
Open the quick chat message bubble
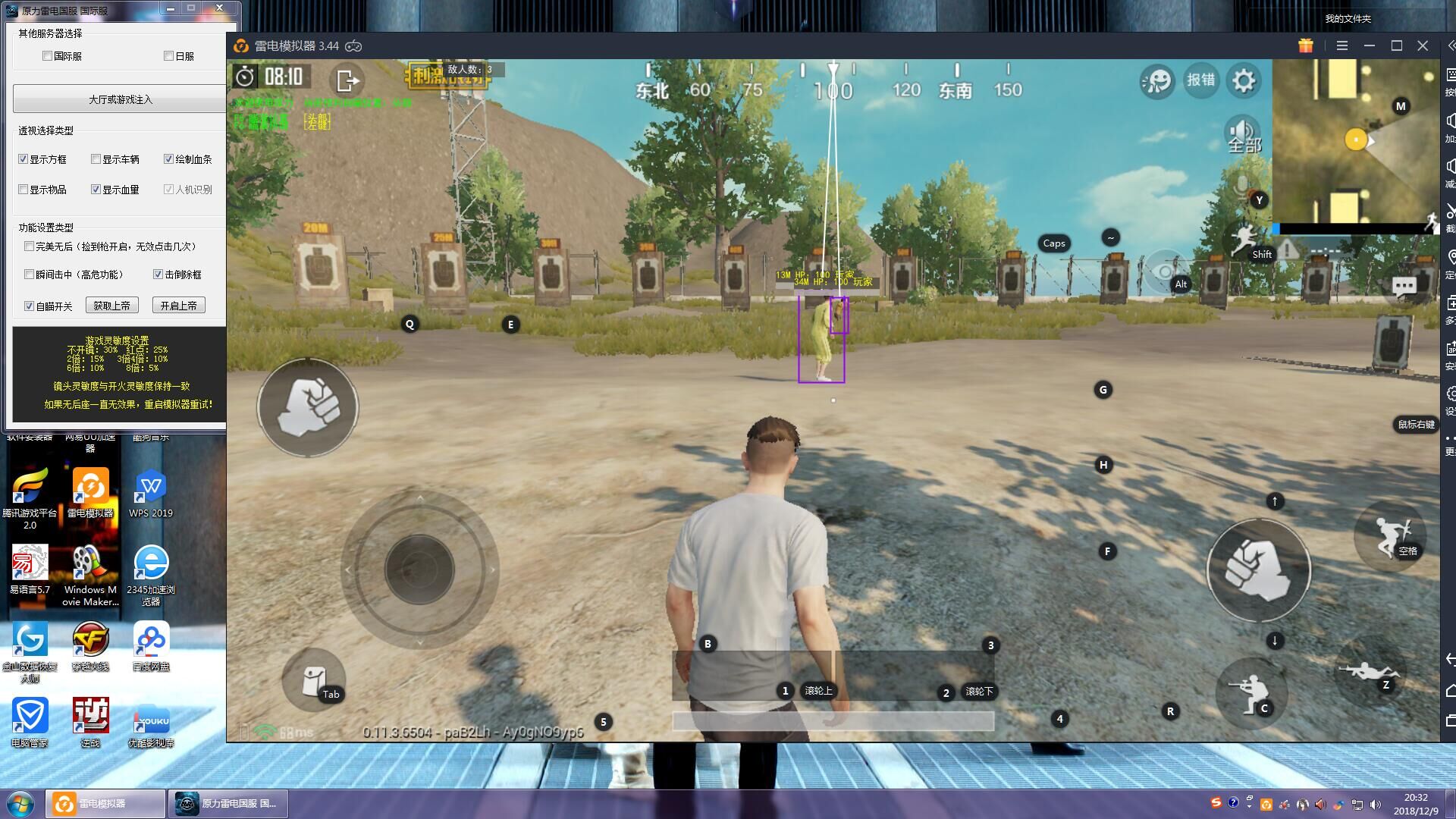1404,287
